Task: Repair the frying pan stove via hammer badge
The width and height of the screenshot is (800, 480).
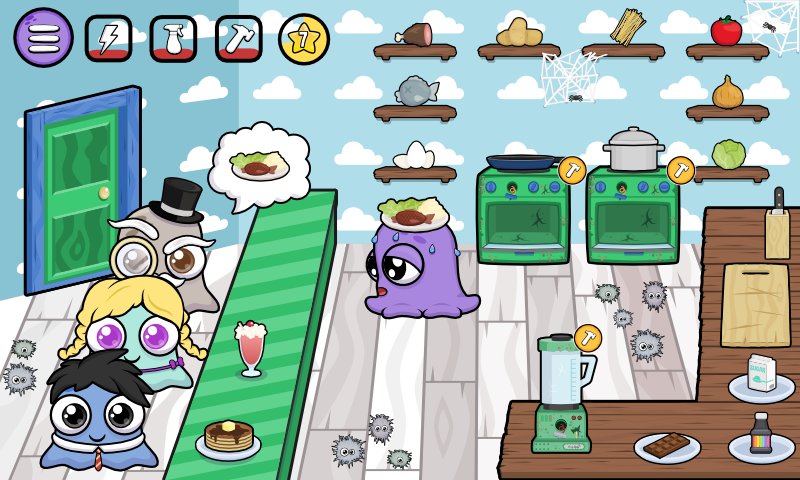Action: pyautogui.click(x=571, y=170)
